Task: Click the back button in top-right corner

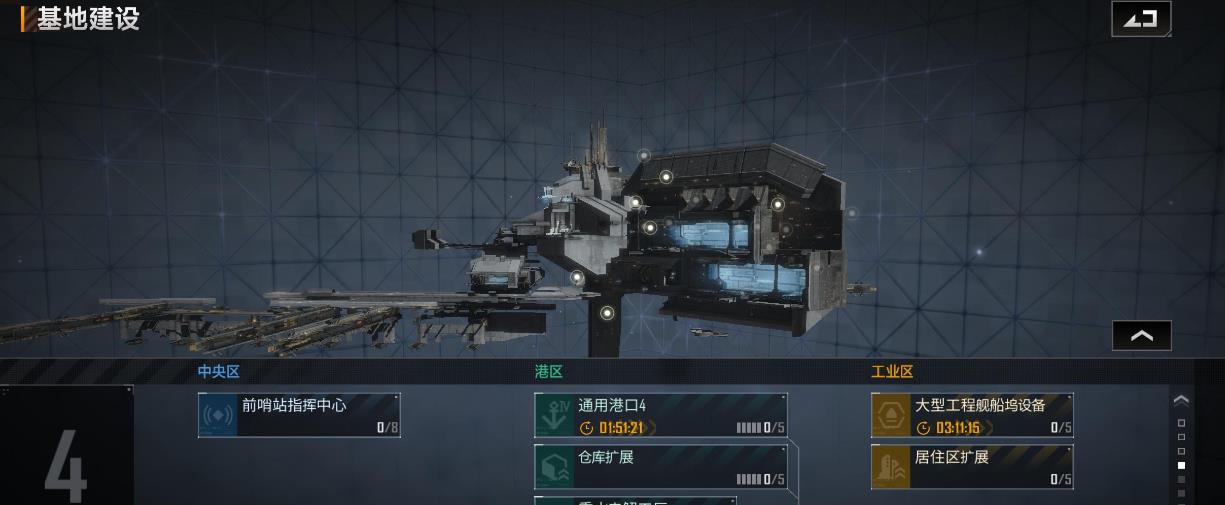Action: pyautogui.click(x=1140, y=19)
